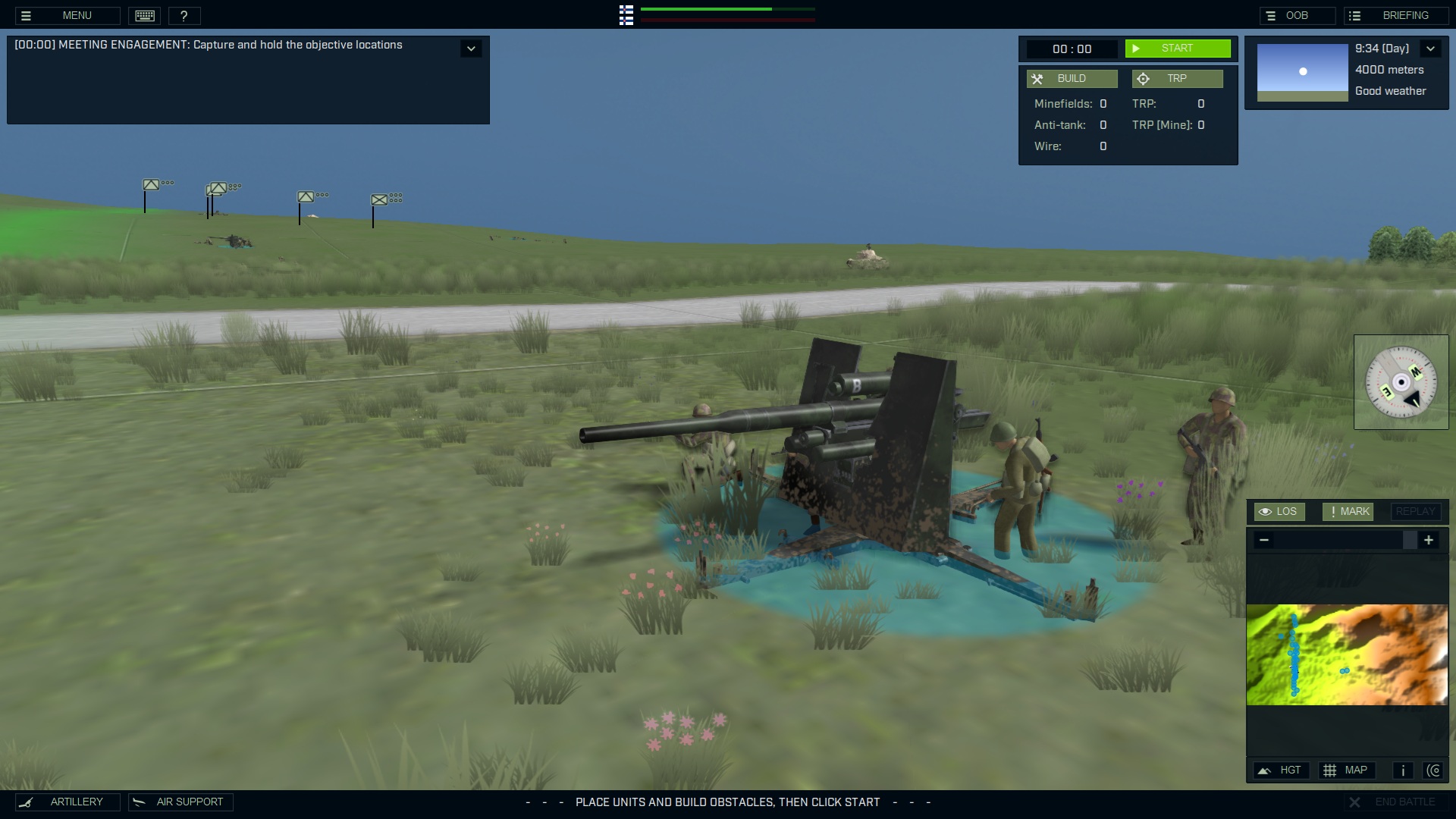Click the question mark help icon
1456x819 pixels.
click(184, 15)
